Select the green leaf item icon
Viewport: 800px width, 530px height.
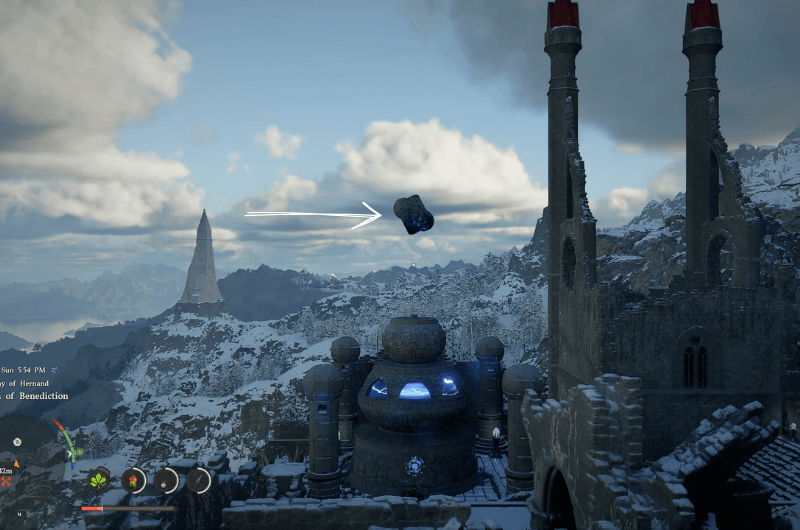click(x=99, y=480)
